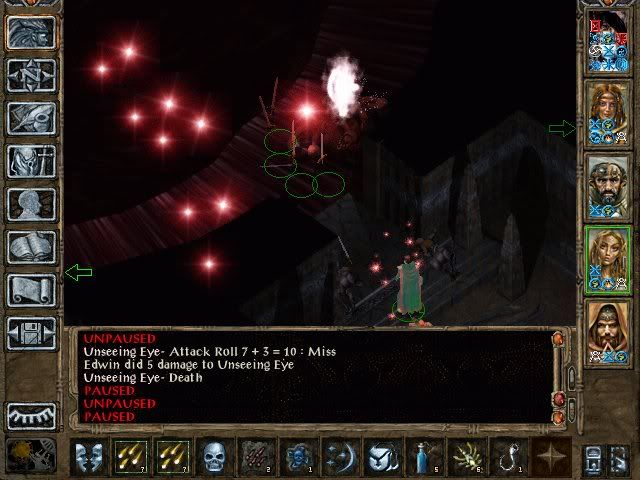
Task: Return to the game view button
Action: pyautogui.click(x=31, y=32)
